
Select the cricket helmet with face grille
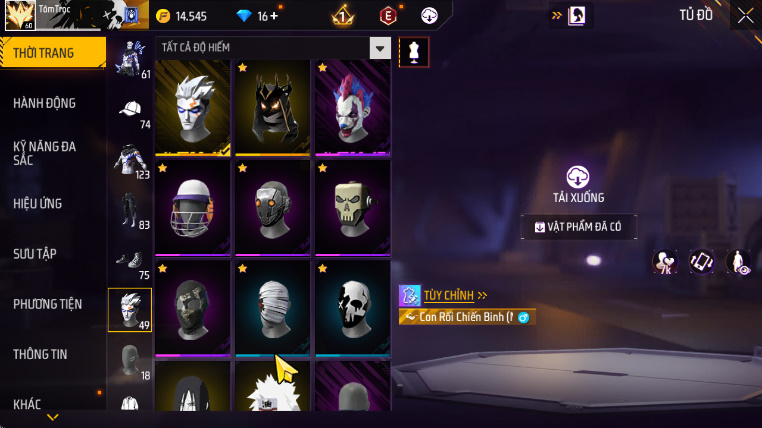(x=193, y=207)
